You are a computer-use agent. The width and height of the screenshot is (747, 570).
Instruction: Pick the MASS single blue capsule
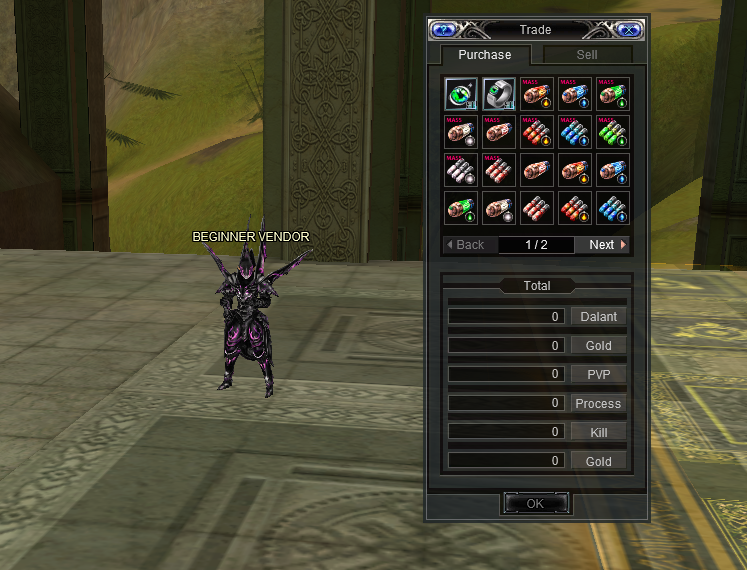(x=574, y=93)
